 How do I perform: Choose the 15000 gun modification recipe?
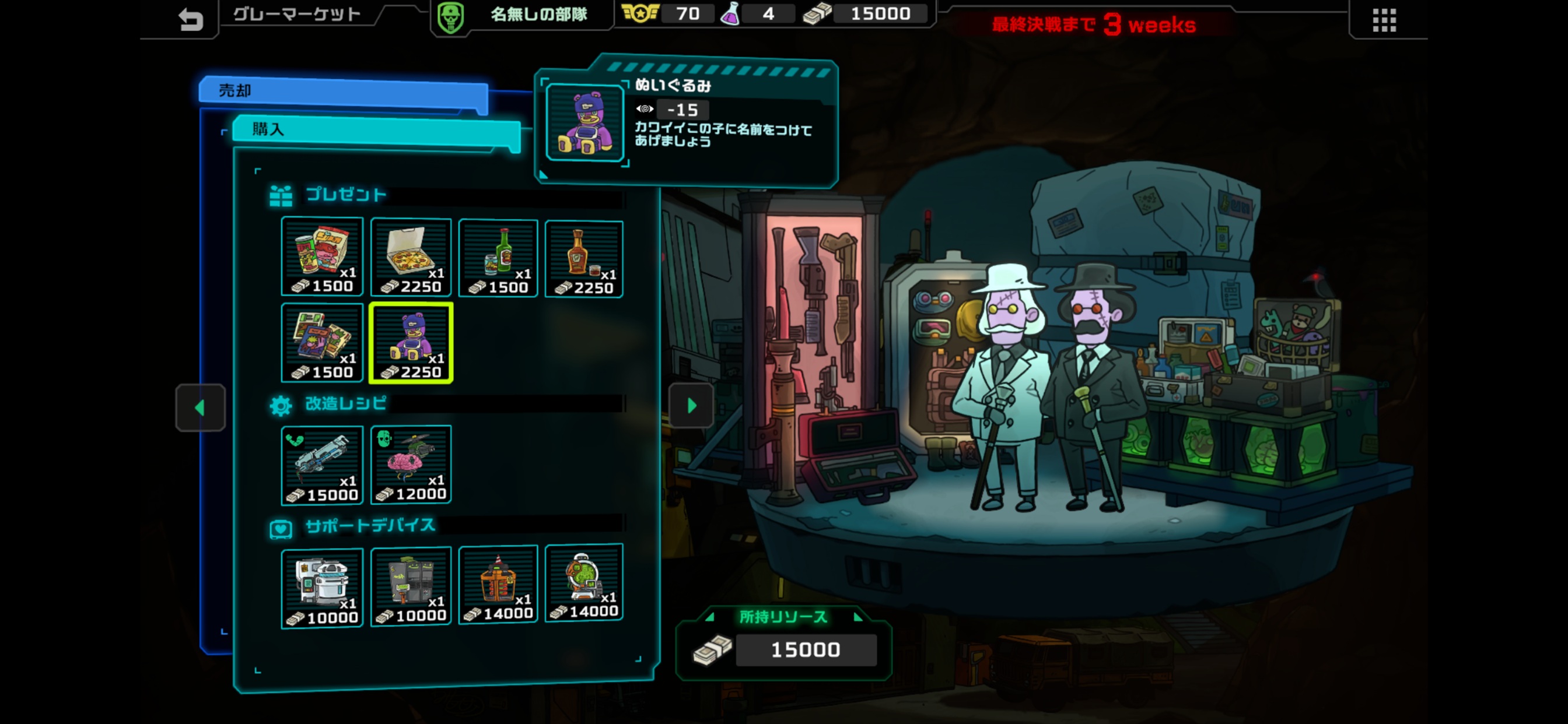click(322, 465)
